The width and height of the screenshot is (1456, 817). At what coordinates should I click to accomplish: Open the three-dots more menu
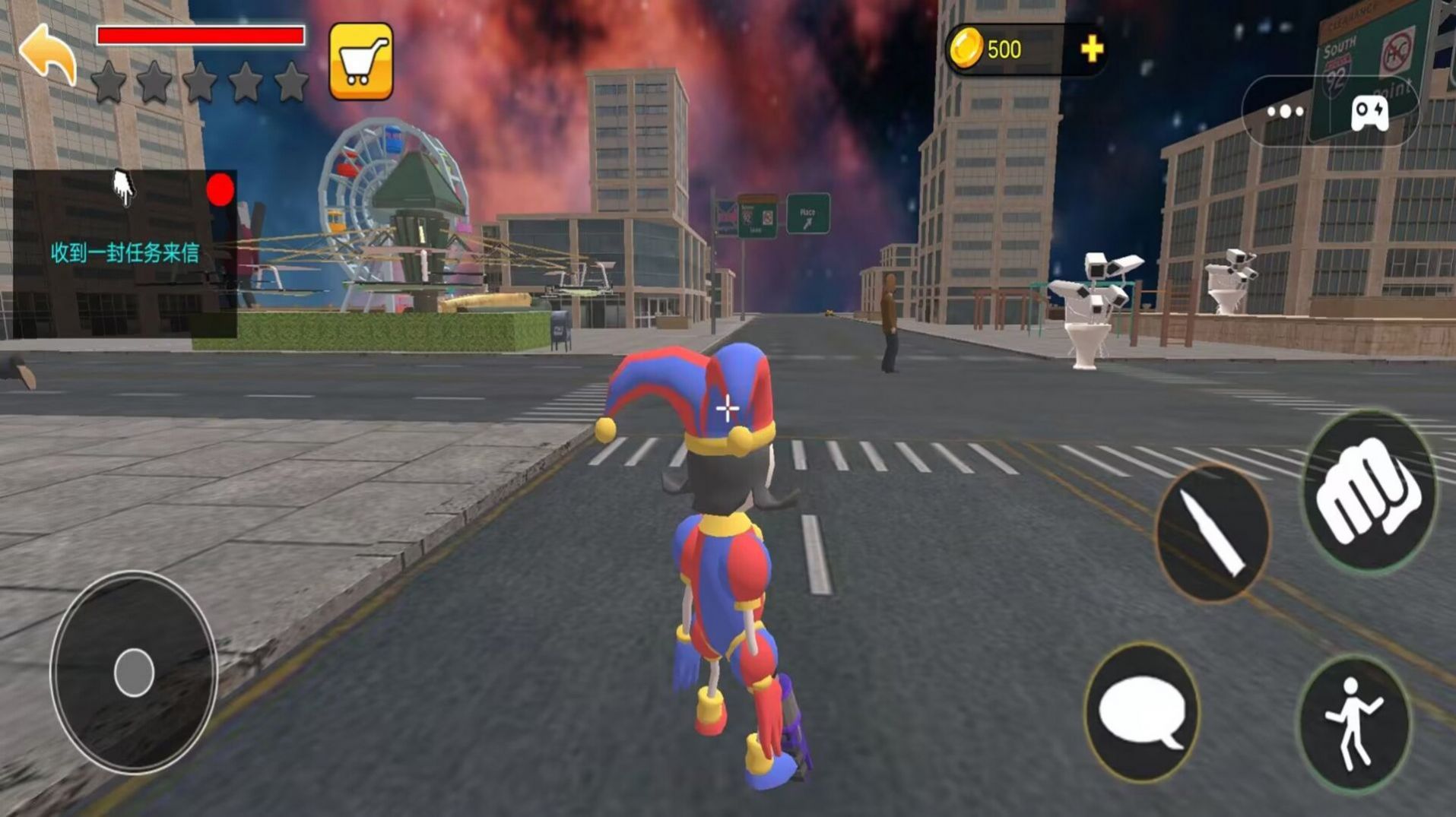pos(1285,112)
